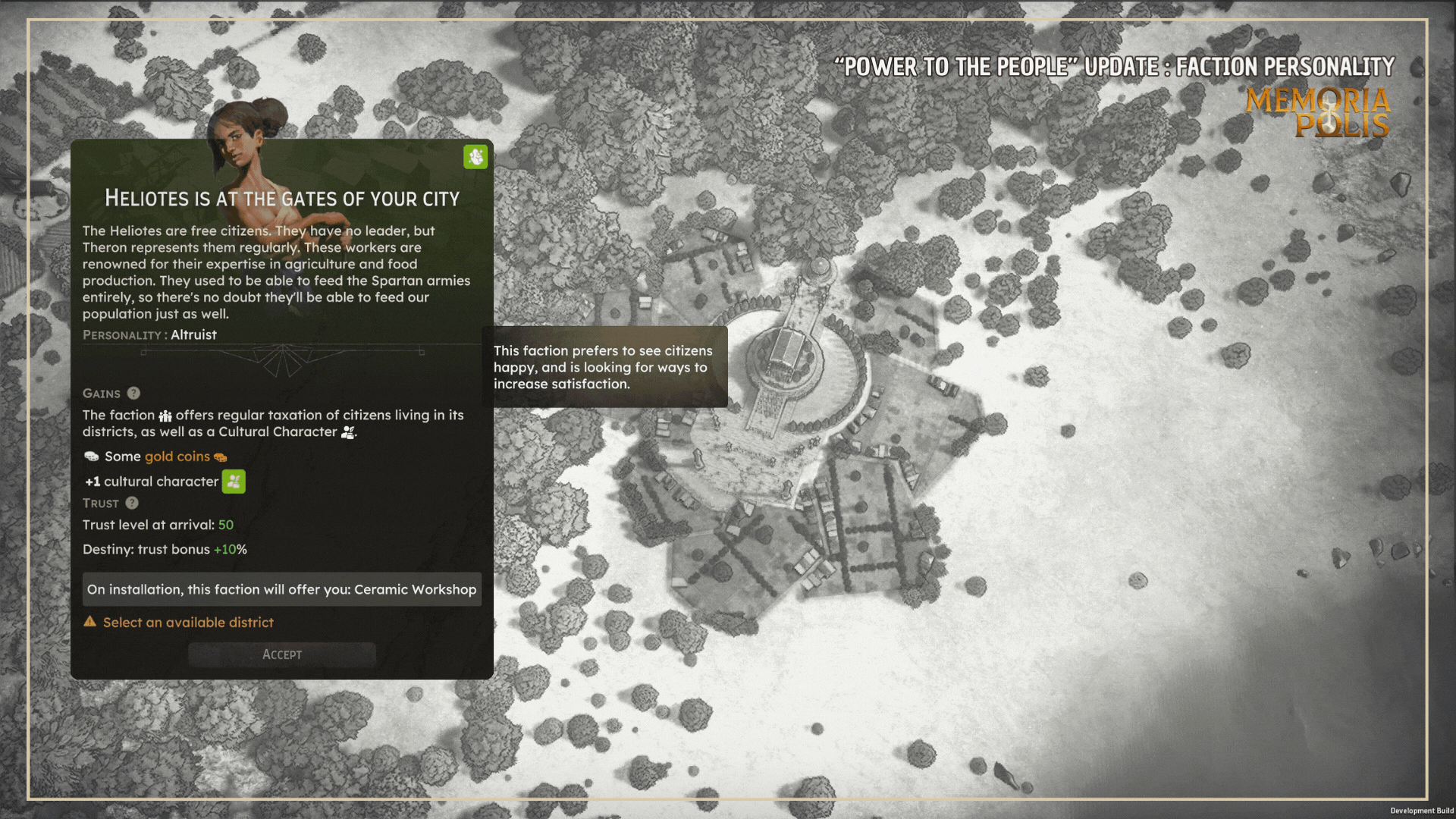Screen dimensions: 1456x819
Task: Click the Altruist personality label
Action: 193,334
